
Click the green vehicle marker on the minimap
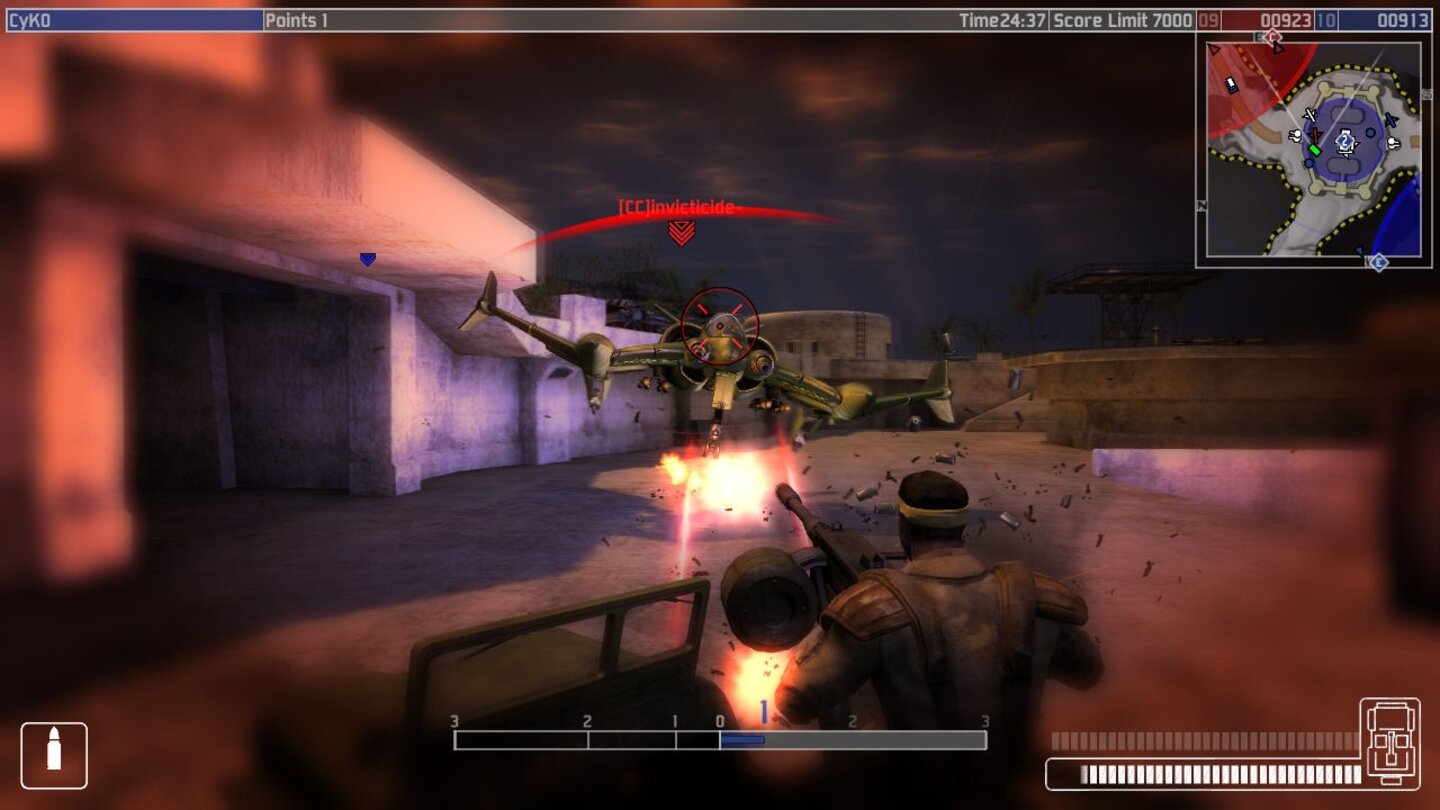[x=1315, y=150]
